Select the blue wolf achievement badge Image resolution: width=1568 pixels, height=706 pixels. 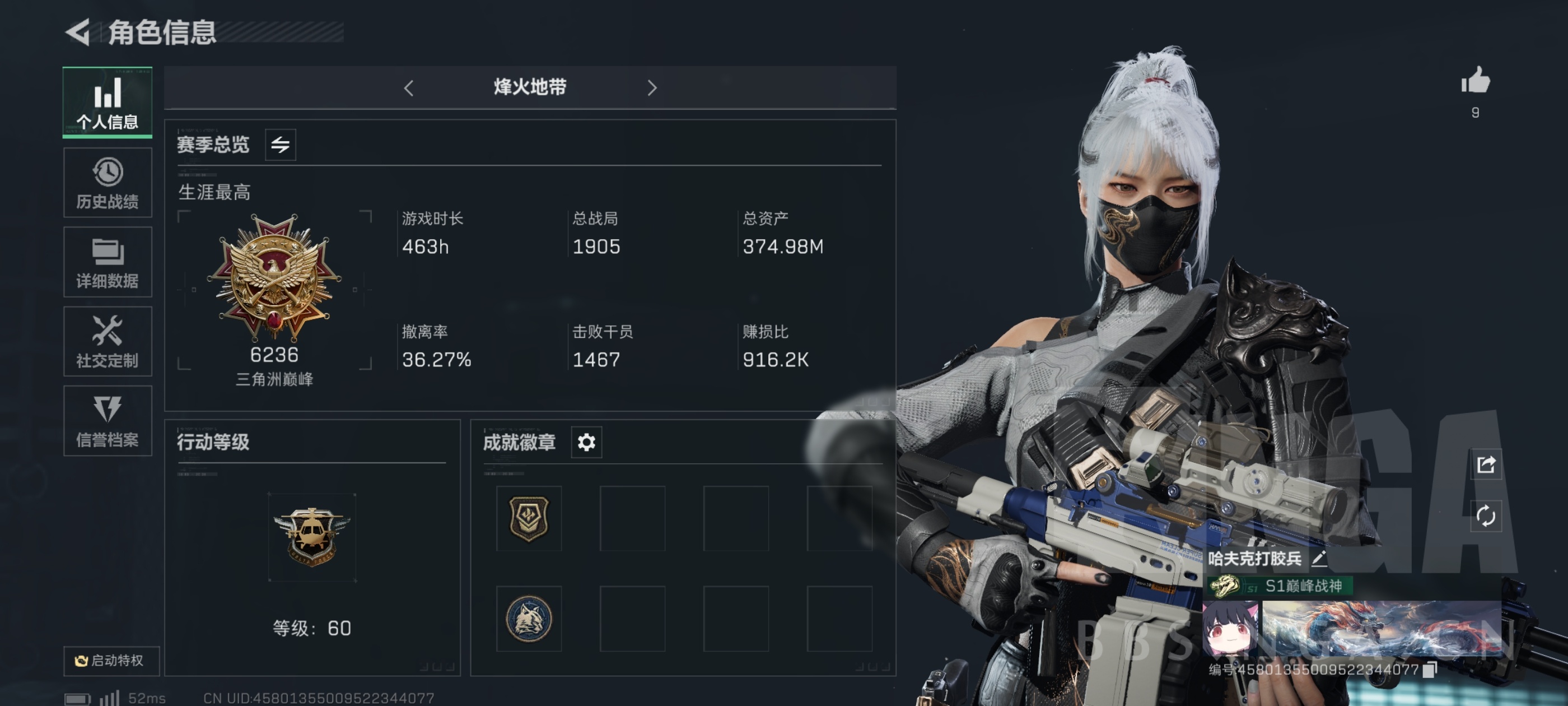pyautogui.click(x=528, y=619)
